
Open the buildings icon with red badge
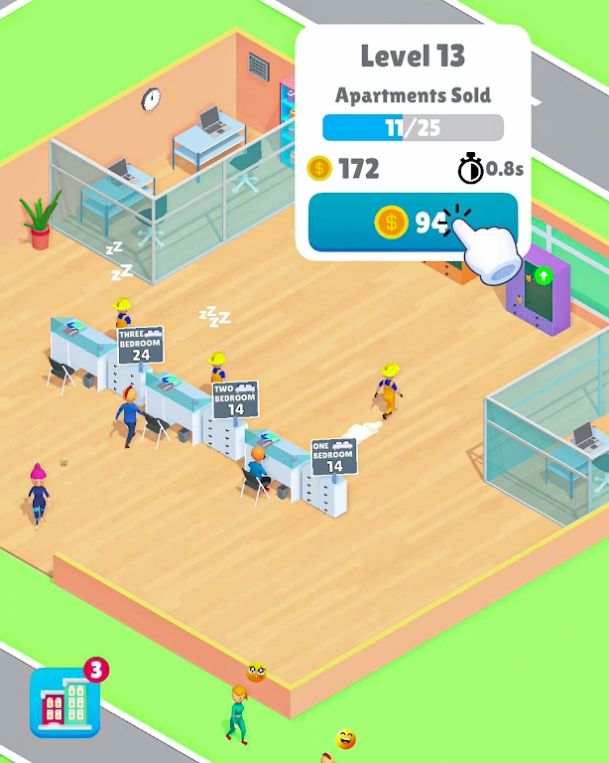tap(66, 702)
